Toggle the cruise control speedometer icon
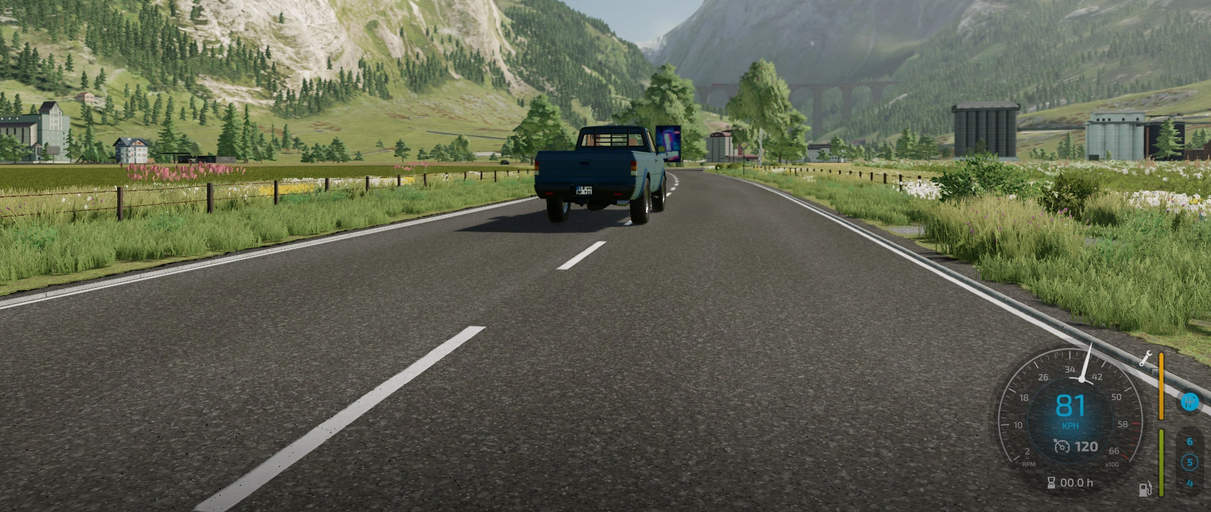Viewport: 1211px width, 512px height. pyautogui.click(x=1061, y=446)
